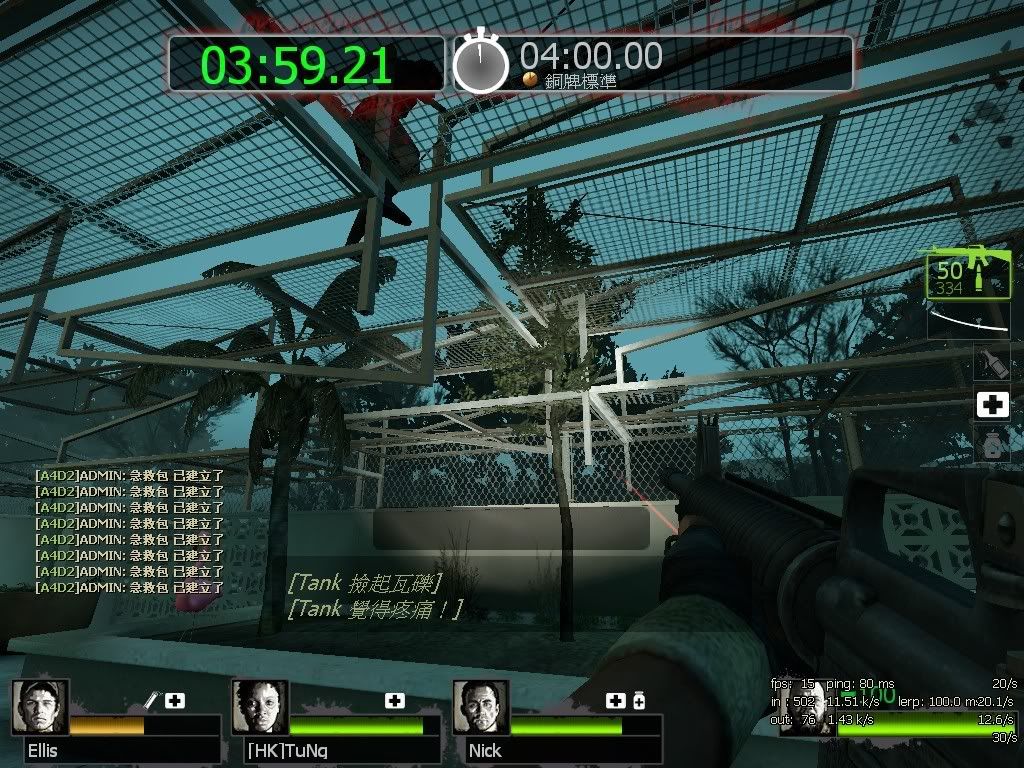Click [HK]TuNg's teammate portrait

(x=260, y=707)
